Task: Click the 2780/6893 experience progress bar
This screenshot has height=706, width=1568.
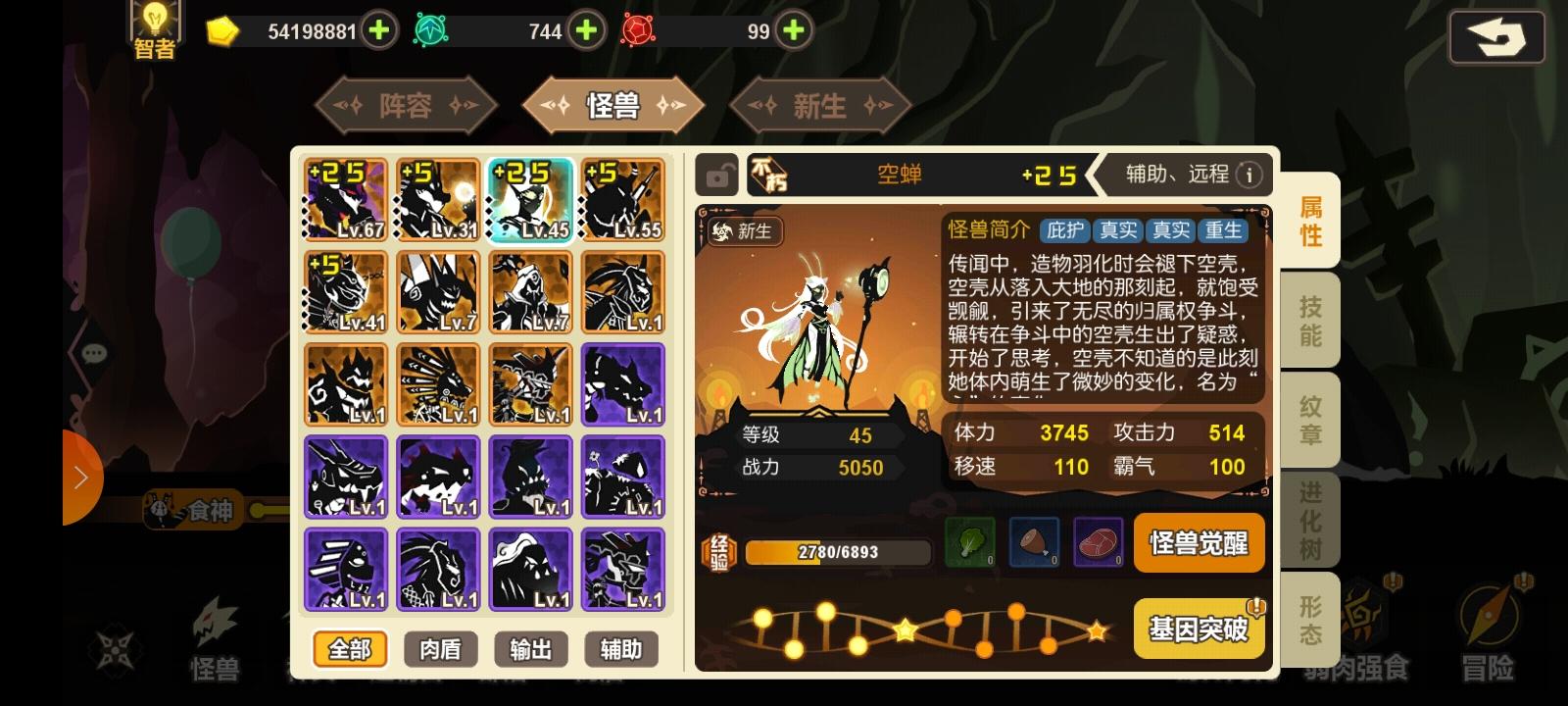Action: 838,551
